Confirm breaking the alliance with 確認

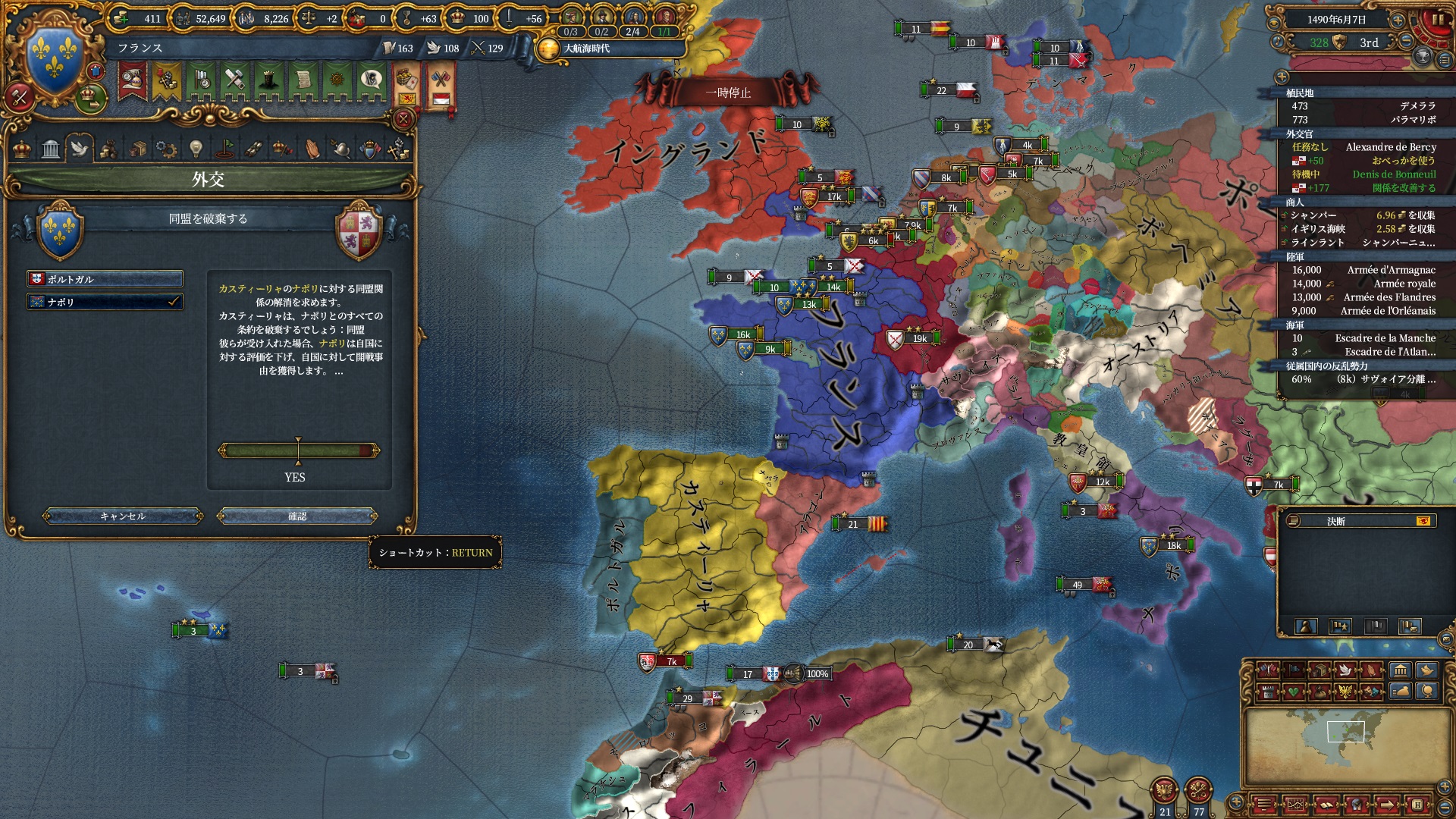click(x=297, y=516)
